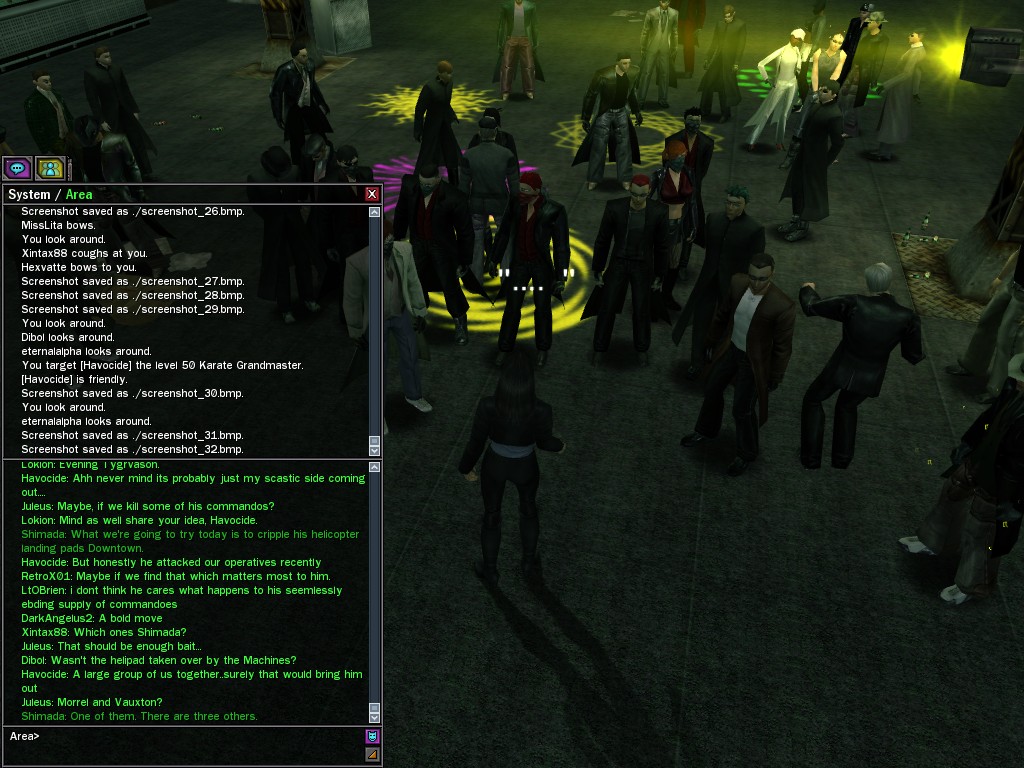Select the System tab label
The image size is (1024, 768).
29,195
